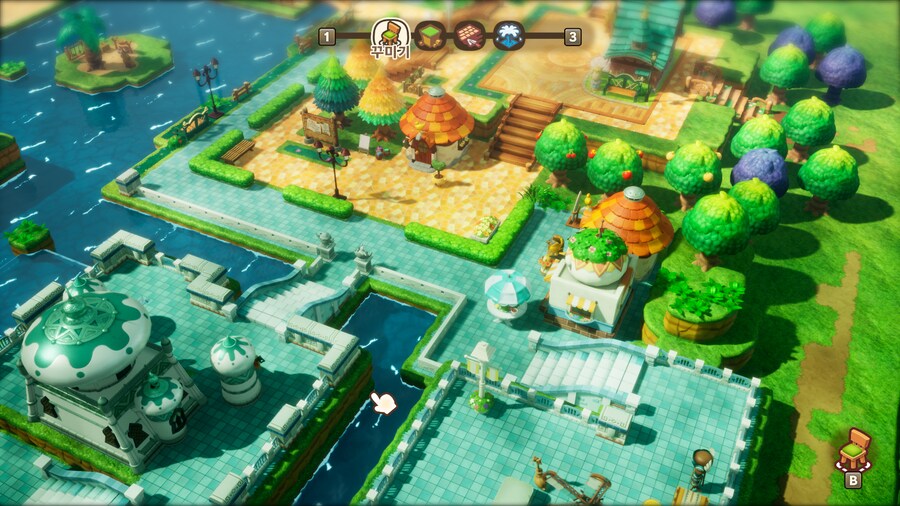Choose the water fountain tab
Screen dimensions: 900x506
tap(509, 36)
